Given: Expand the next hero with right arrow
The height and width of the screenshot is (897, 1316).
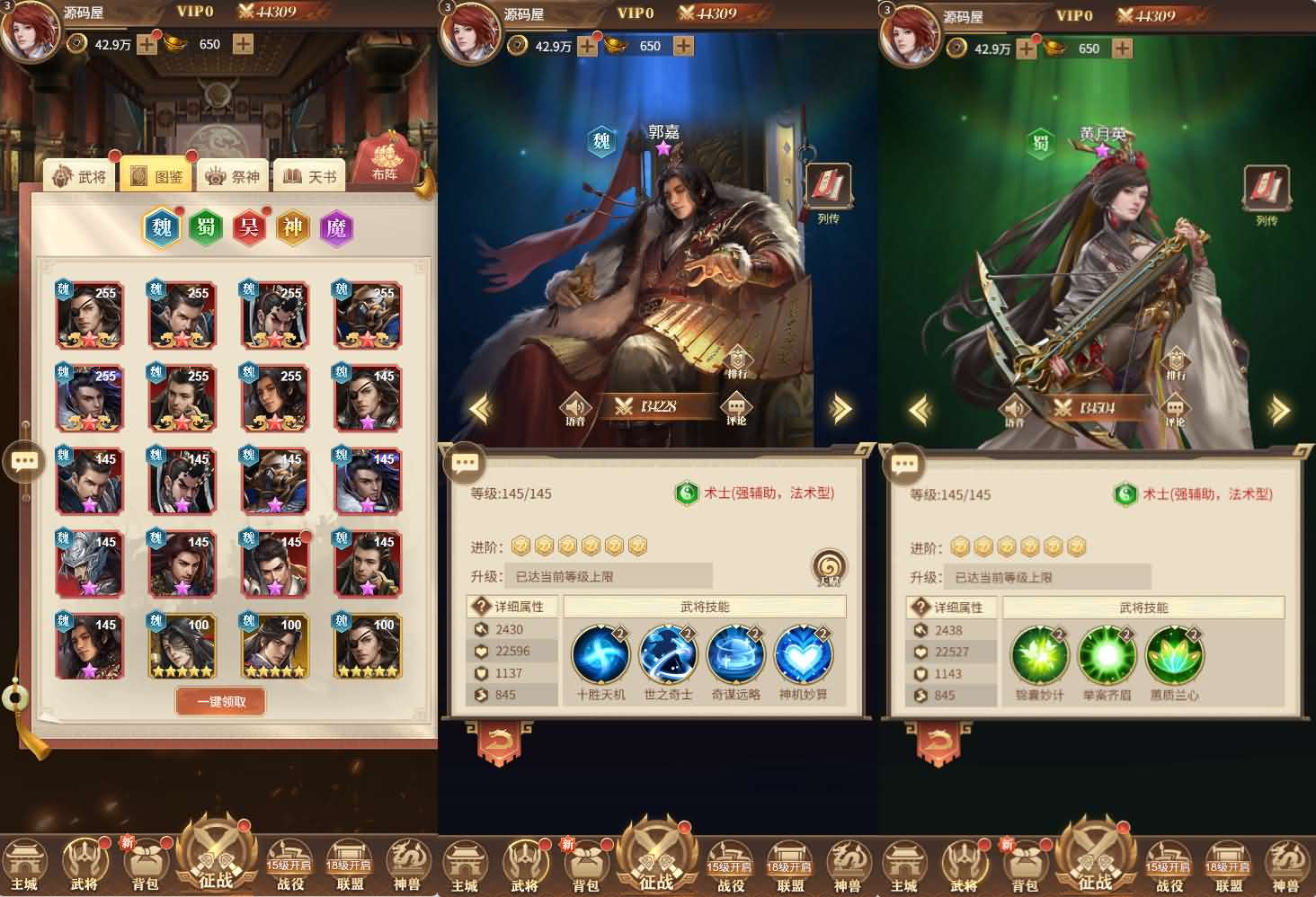Looking at the screenshot, I should click(x=842, y=406).
